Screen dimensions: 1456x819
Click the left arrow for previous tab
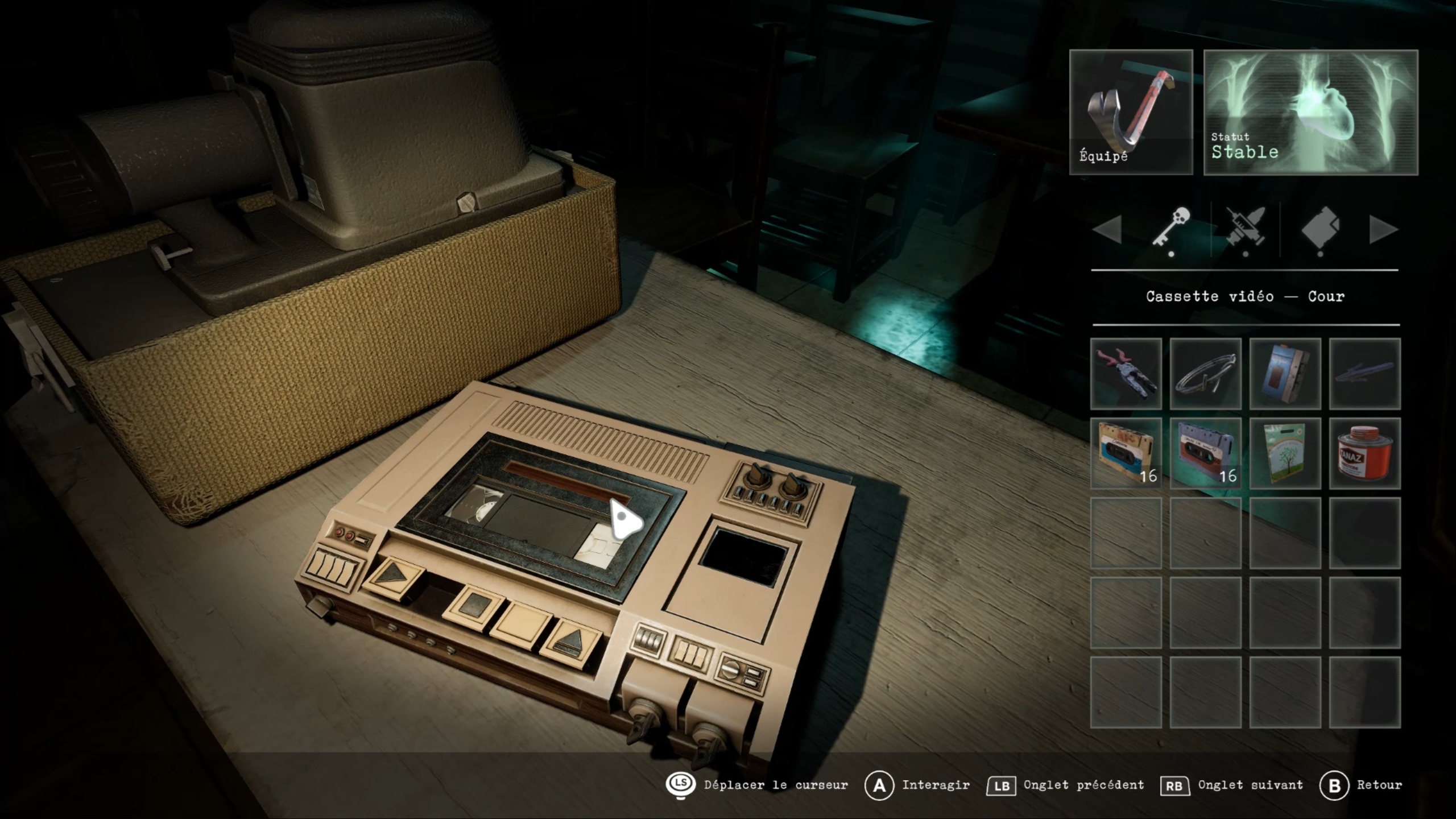[x=1107, y=230]
